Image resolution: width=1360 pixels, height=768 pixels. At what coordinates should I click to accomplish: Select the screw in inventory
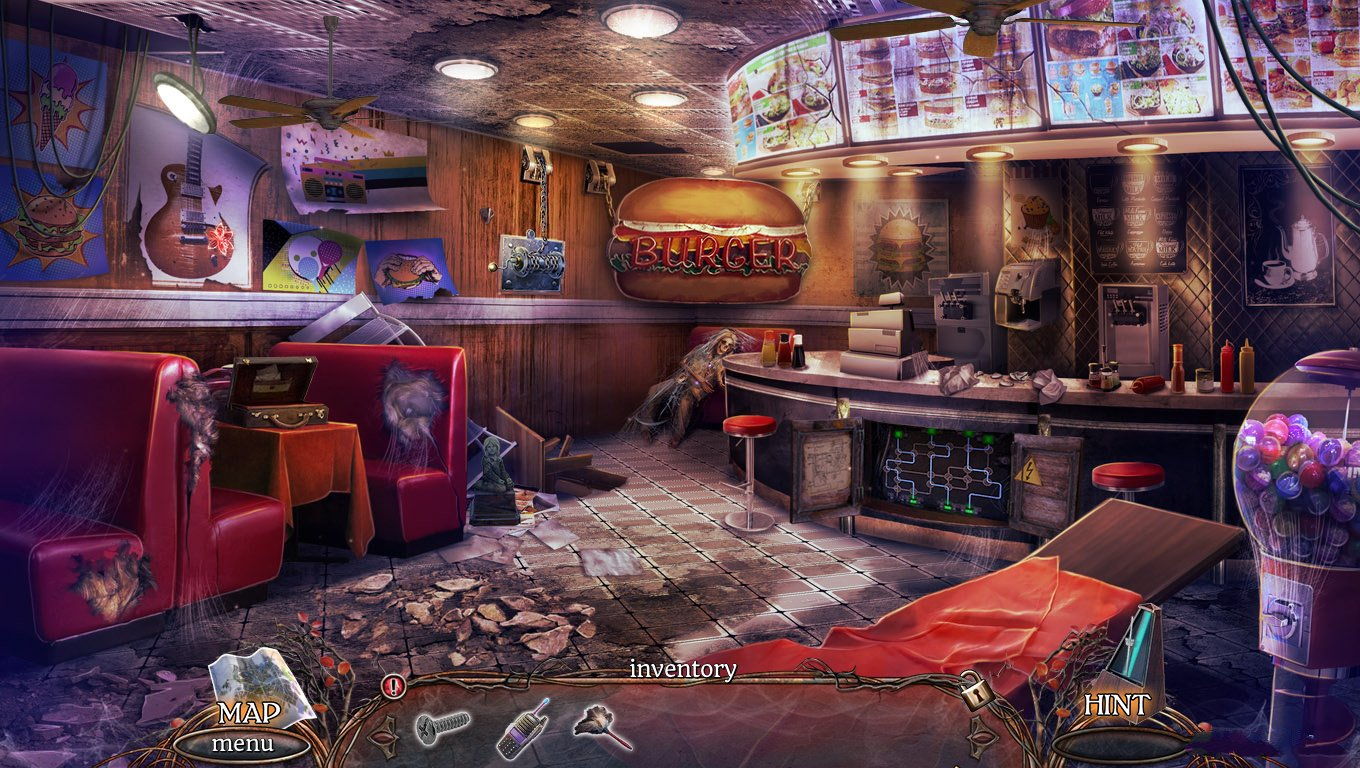(442, 726)
